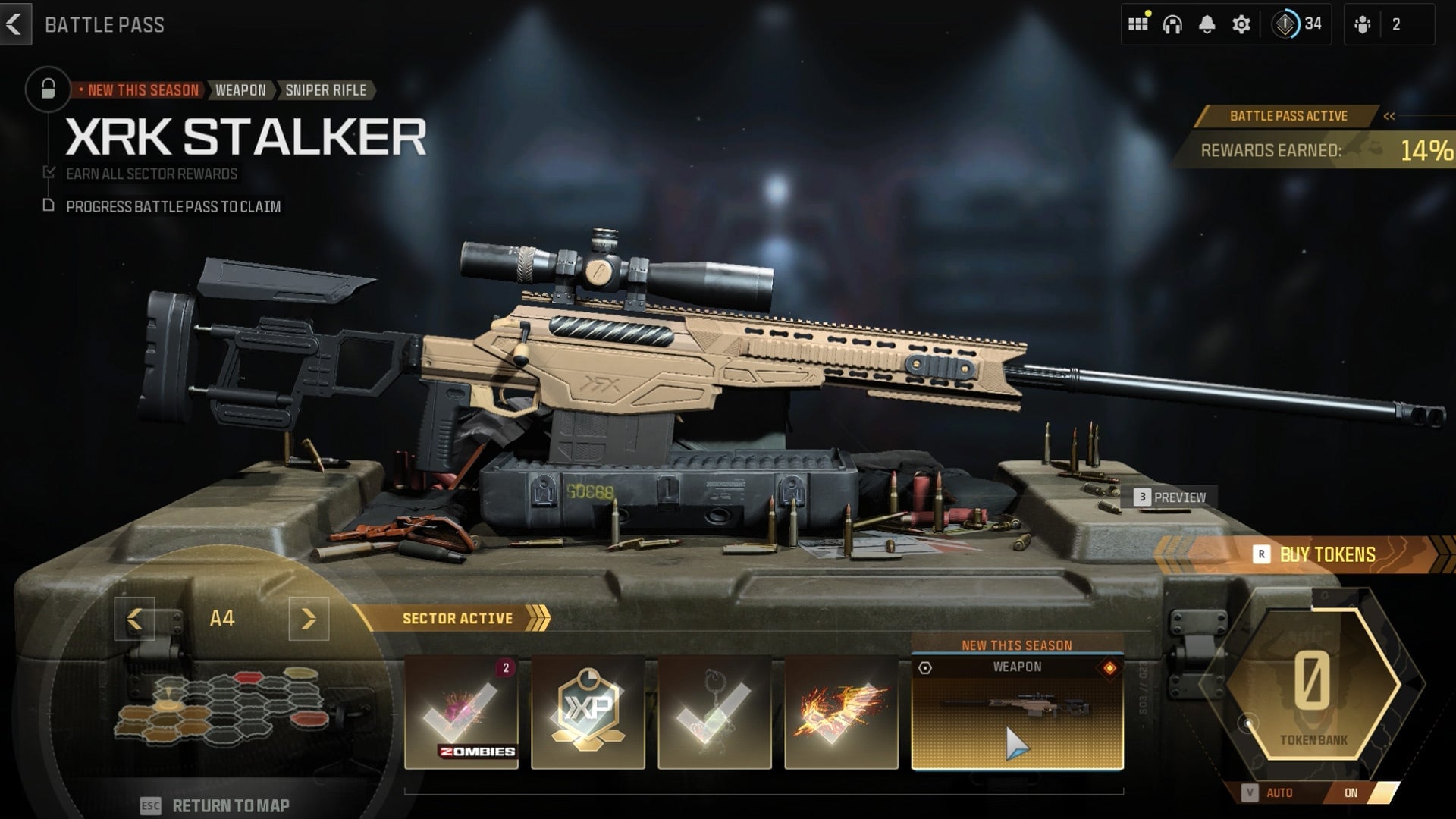The width and height of the screenshot is (1456, 819).
Task: Go to the previous sector
Action: pos(134,619)
